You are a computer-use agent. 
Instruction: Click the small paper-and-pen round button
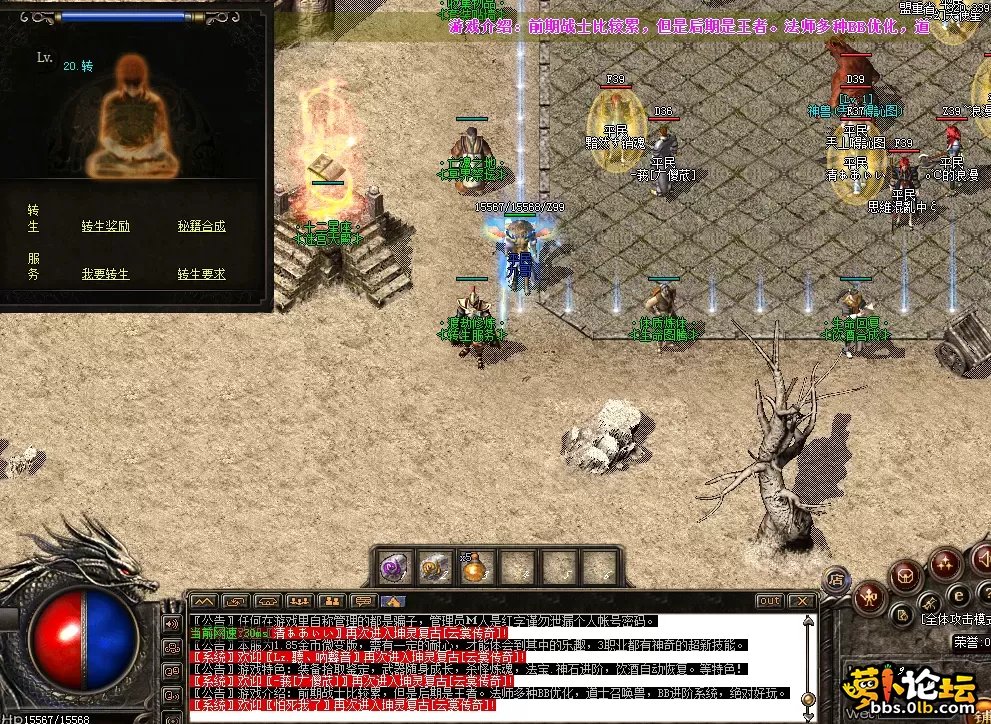[x=902, y=614]
